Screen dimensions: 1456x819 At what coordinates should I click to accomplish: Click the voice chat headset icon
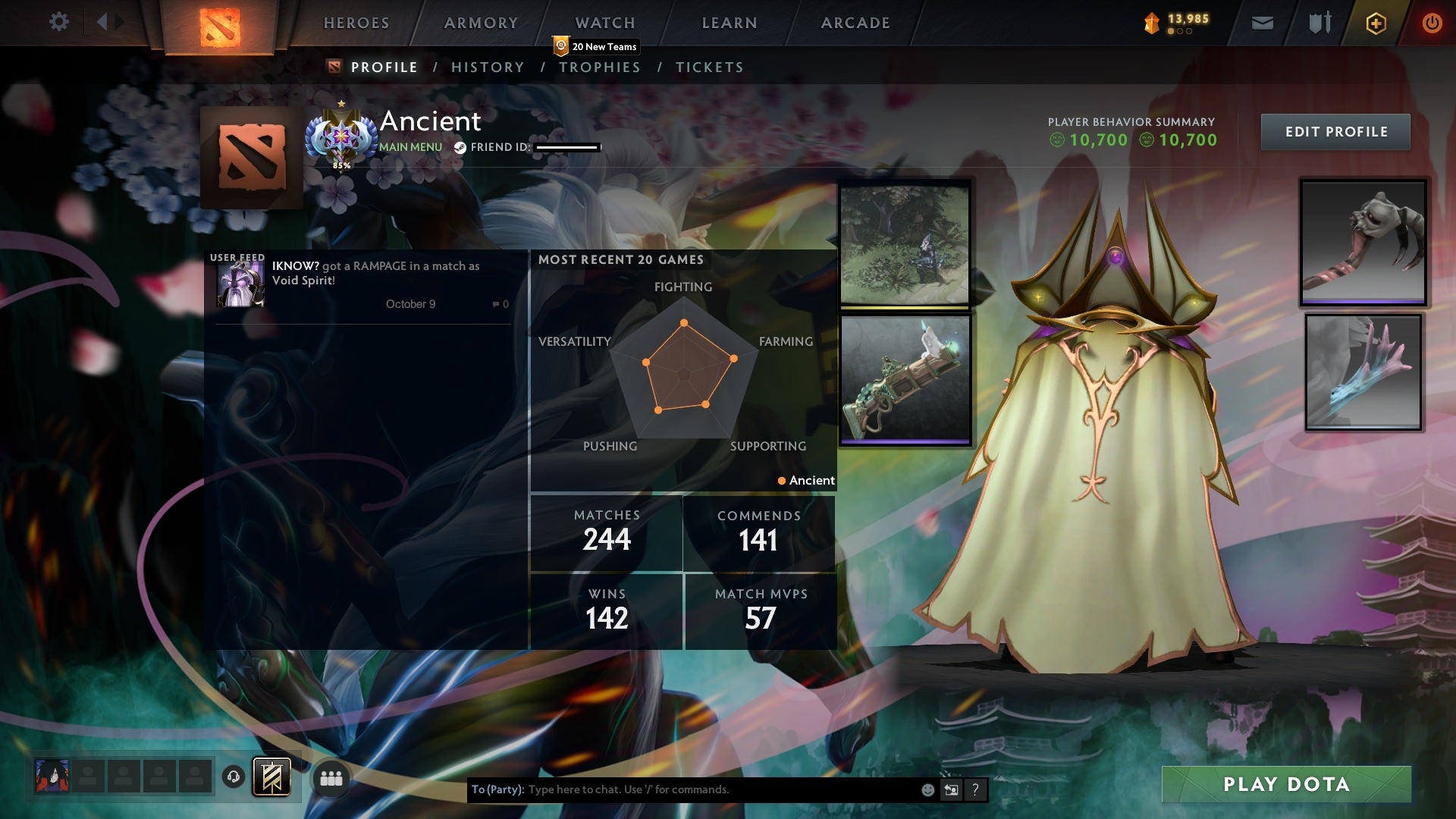233,777
